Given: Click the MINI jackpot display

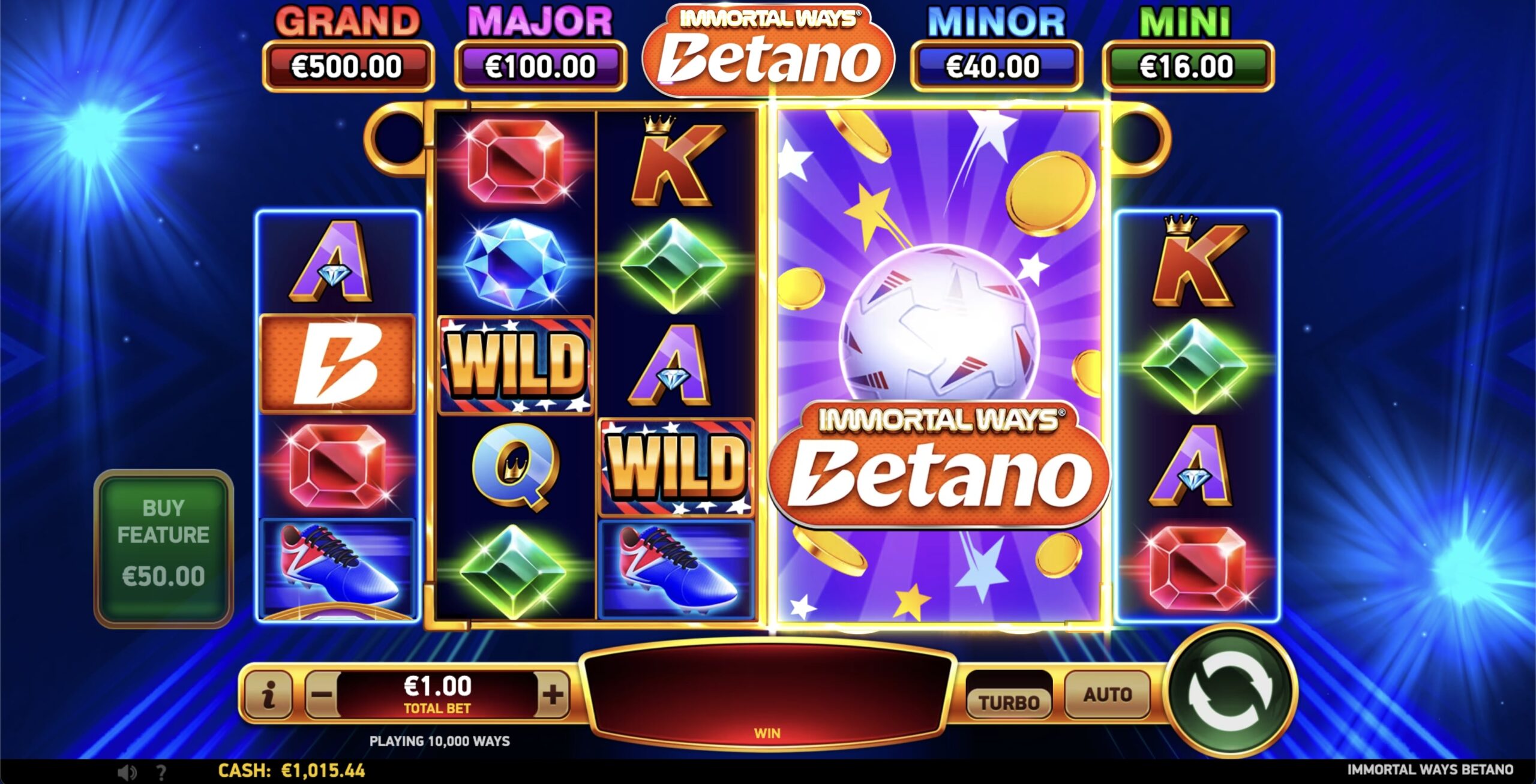Looking at the screenshot, I should pos(1190,67).
